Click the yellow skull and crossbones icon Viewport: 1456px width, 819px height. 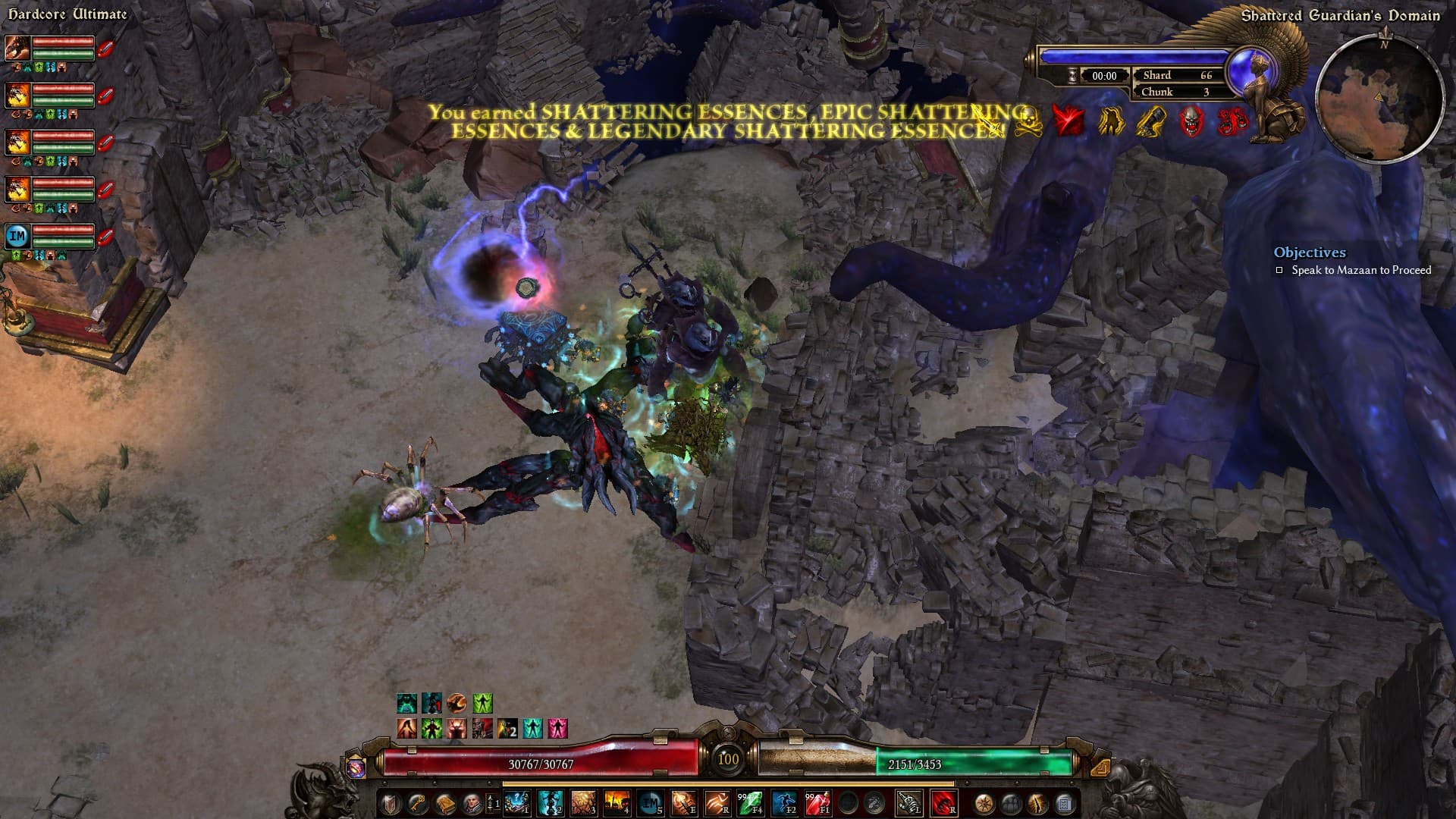(x=1028, y=121)
